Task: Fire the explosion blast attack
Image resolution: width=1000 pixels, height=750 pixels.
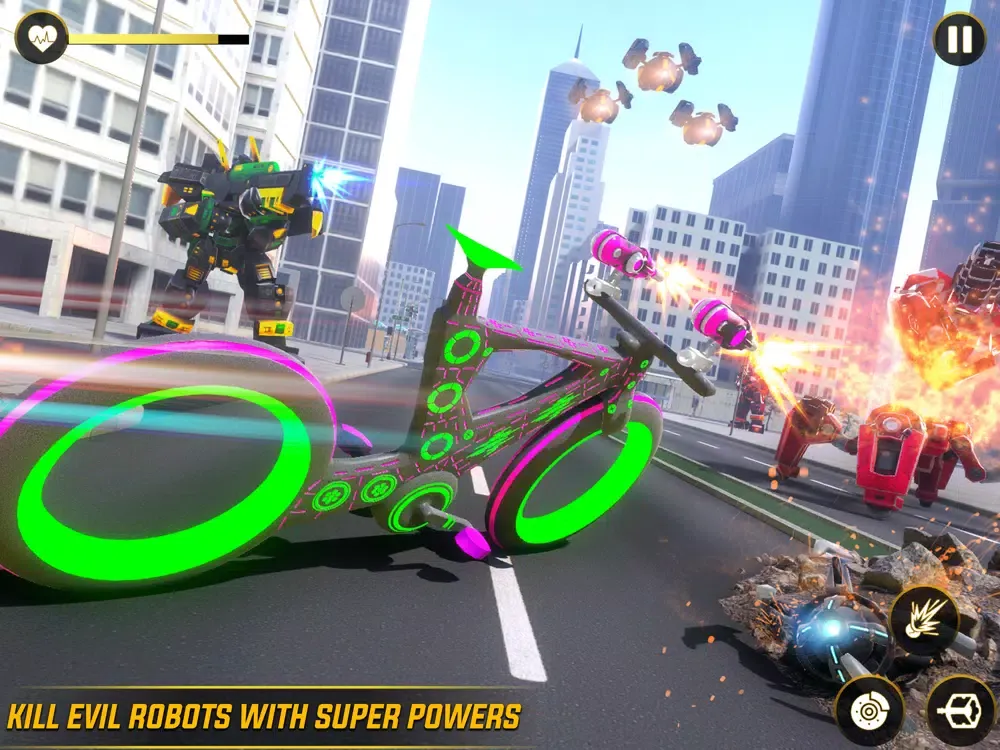Action: [x=924, y=620]
